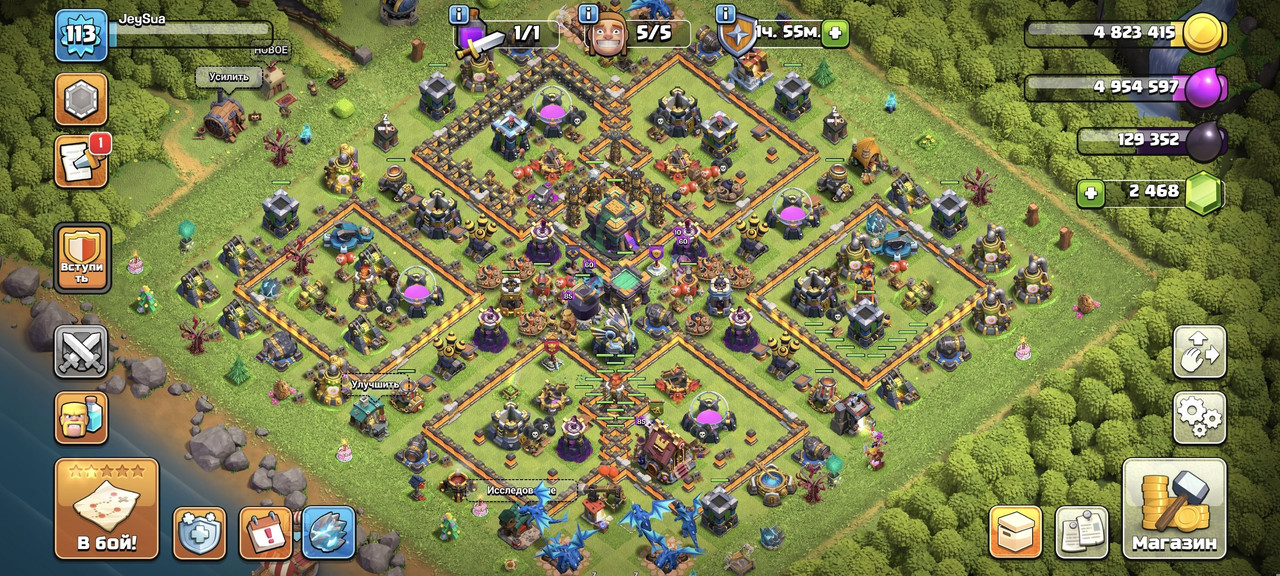Open the orange chest box button
Image resolution: width=1280 pixels, height=576 pixels.
coord(1015,532)
